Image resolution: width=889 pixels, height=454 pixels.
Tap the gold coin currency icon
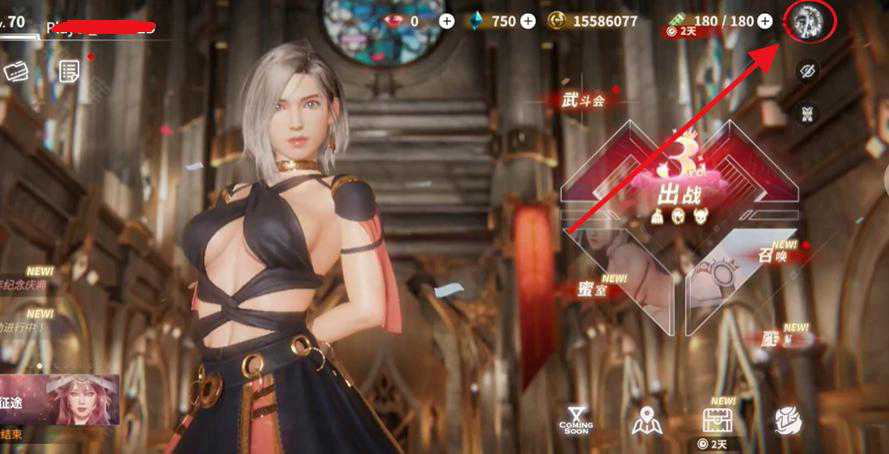(557, 21)
